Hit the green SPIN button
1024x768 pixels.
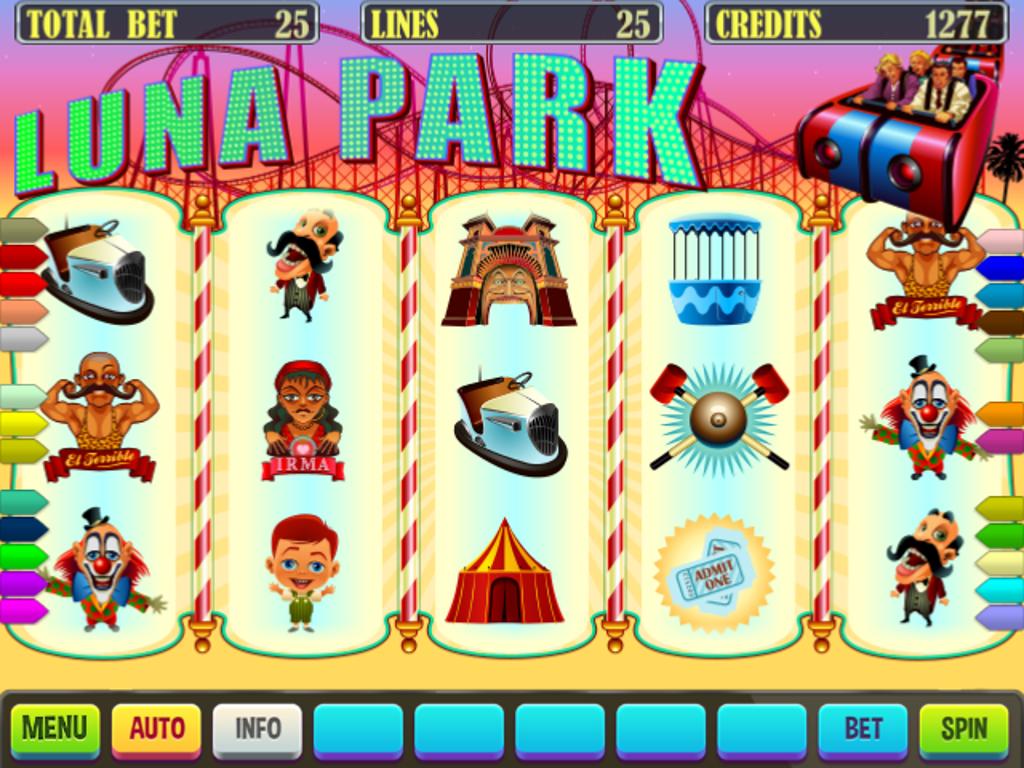[x=964, y=730]
